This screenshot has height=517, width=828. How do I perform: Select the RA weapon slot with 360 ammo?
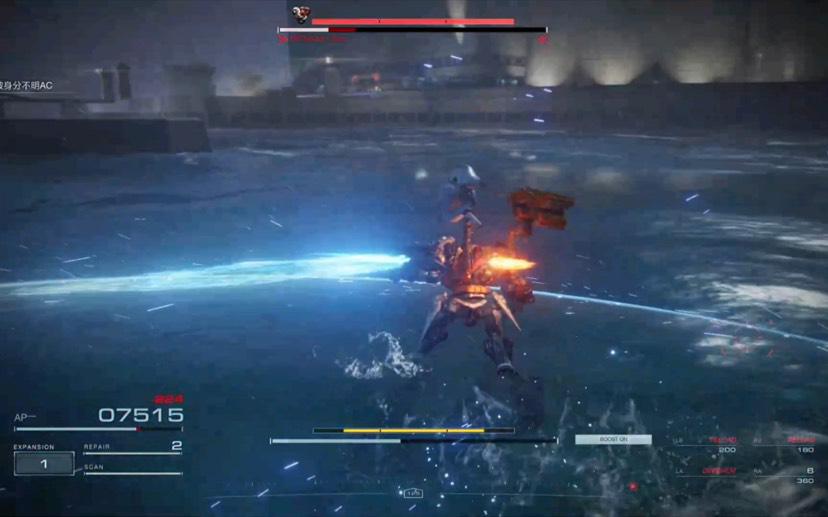click(790, 476)
